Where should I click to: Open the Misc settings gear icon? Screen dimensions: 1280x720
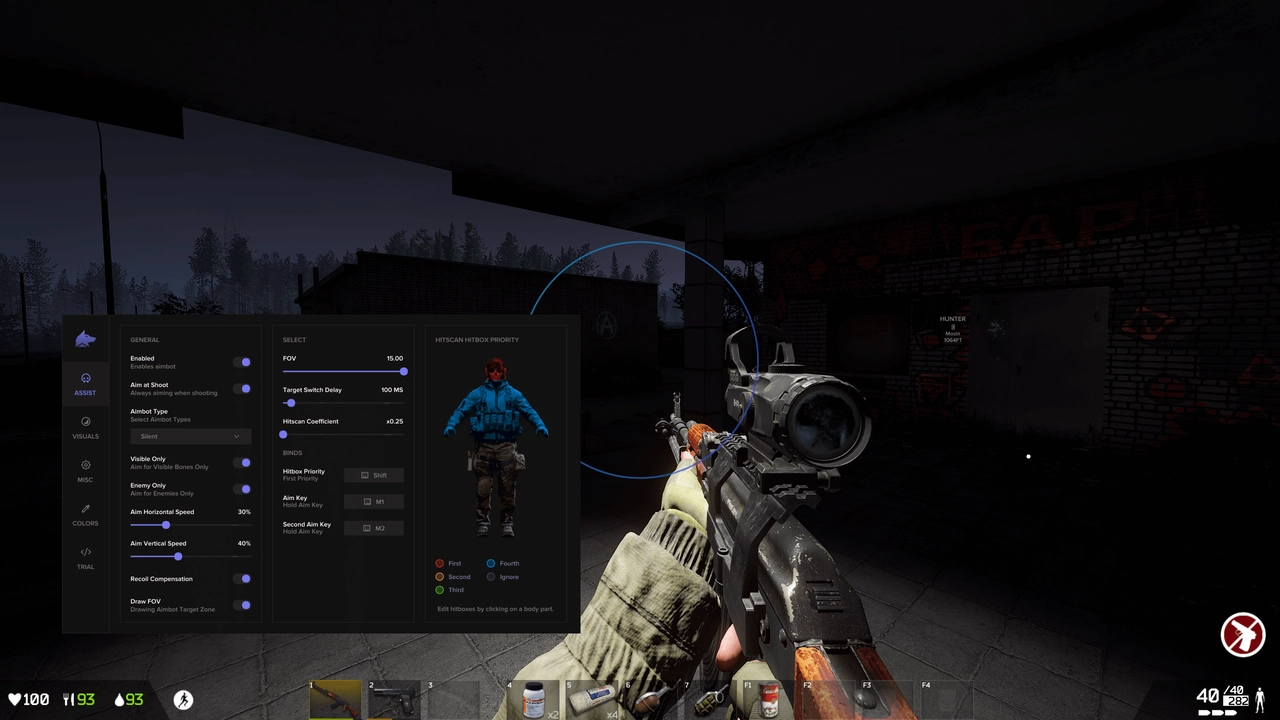pyautogui.click(x=85, y=465)
